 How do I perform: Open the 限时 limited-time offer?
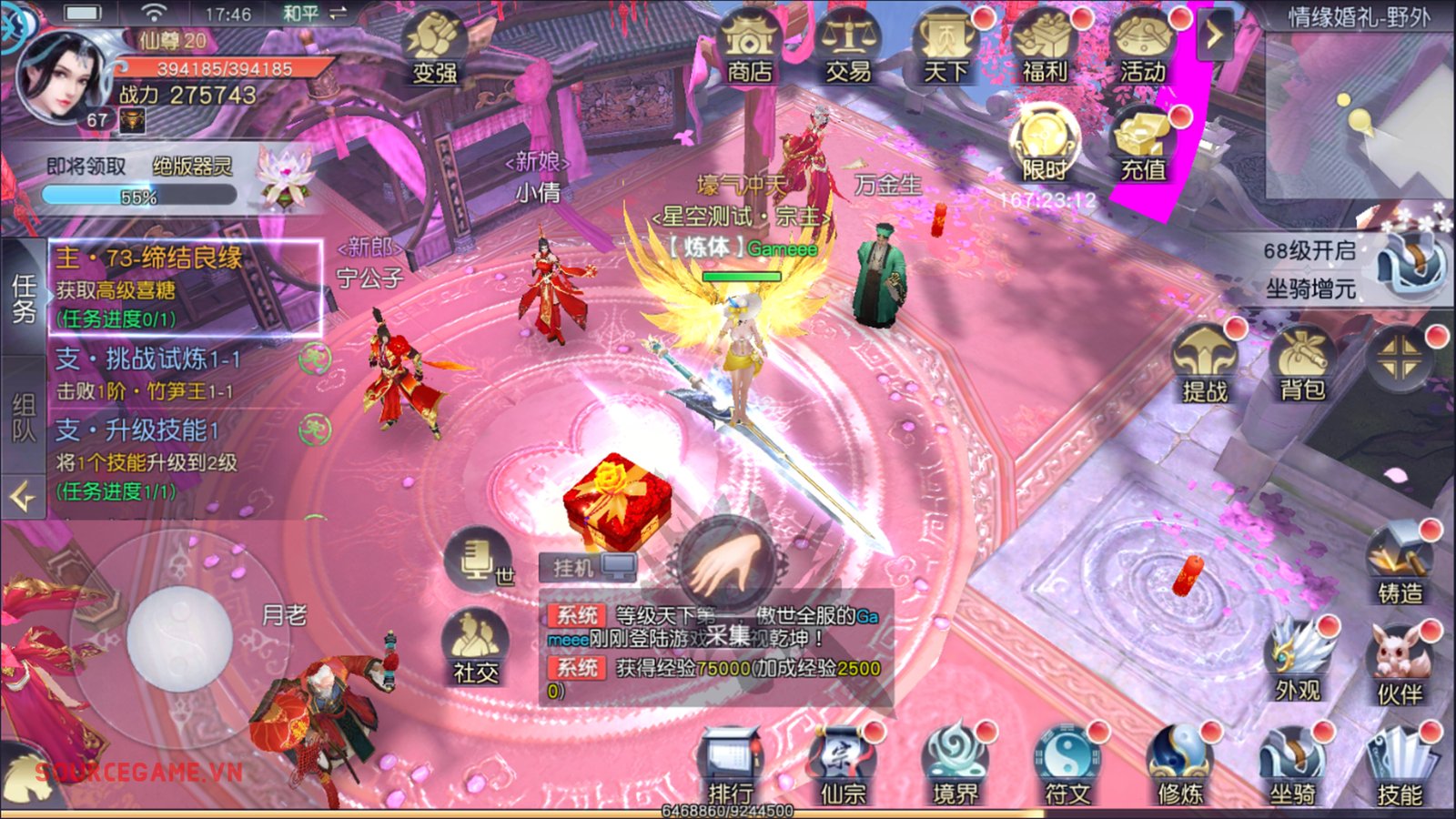pyautogui.click(x=1045, y=144)
